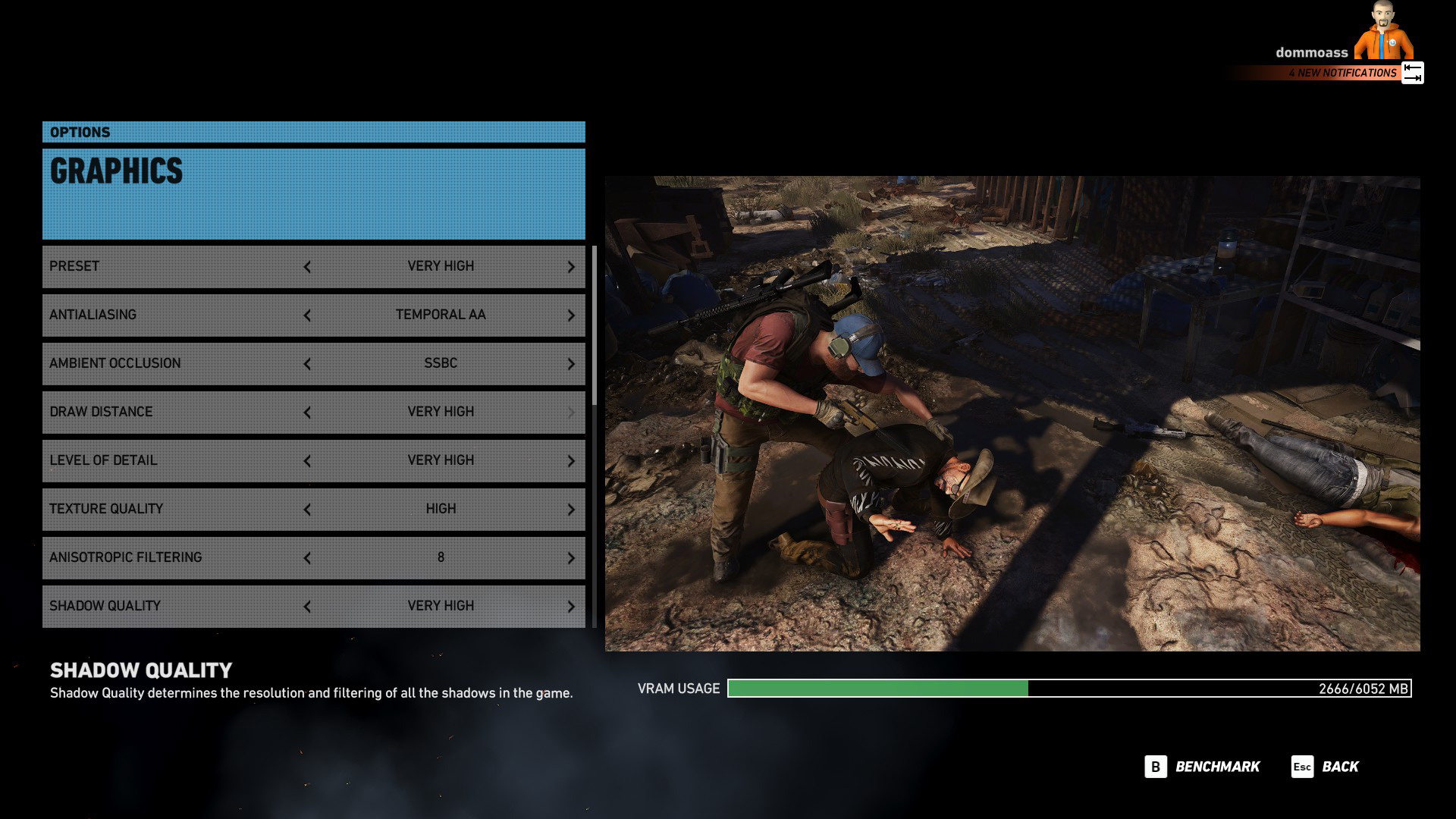Step Ambient Occlusion back one setting
The height and width of the screenshot is (819, 1456).
pyautogui.click(x=307, y=364)
